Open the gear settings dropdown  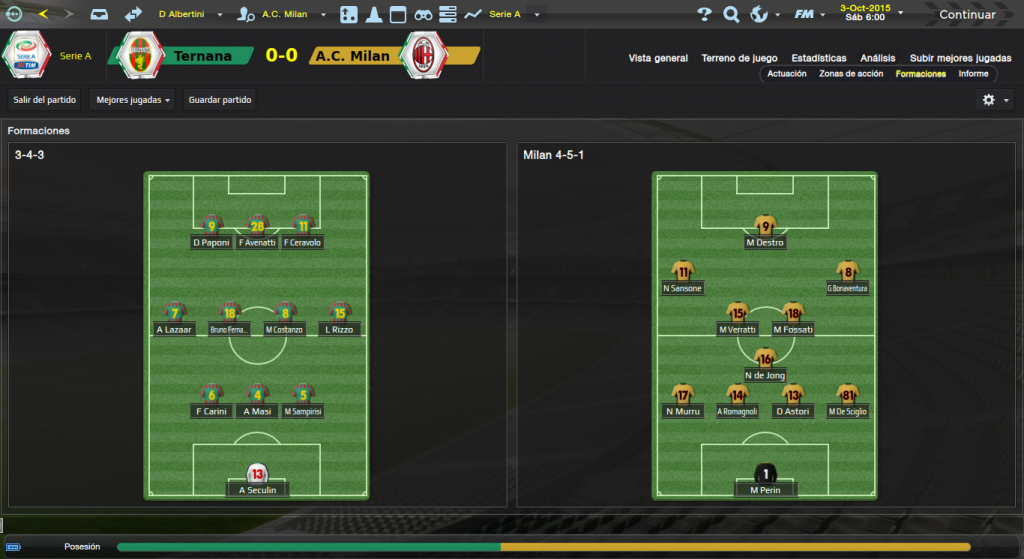994,100
